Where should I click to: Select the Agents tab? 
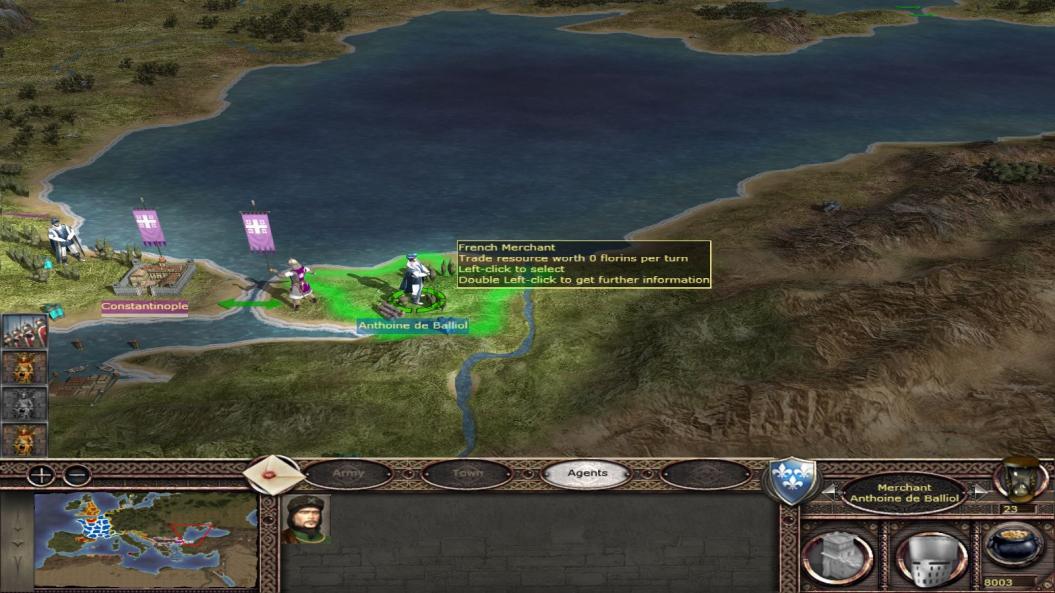(587, 473)
